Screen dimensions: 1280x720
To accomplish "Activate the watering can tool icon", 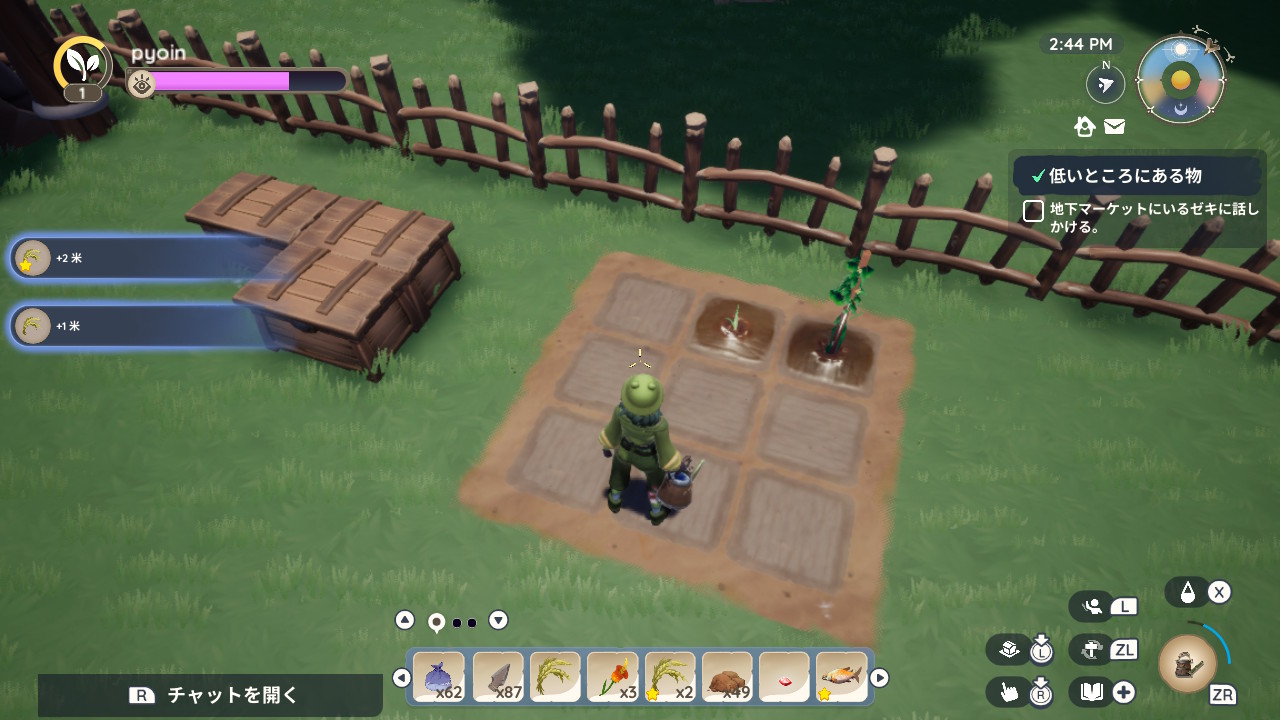I will (1187, 663).
